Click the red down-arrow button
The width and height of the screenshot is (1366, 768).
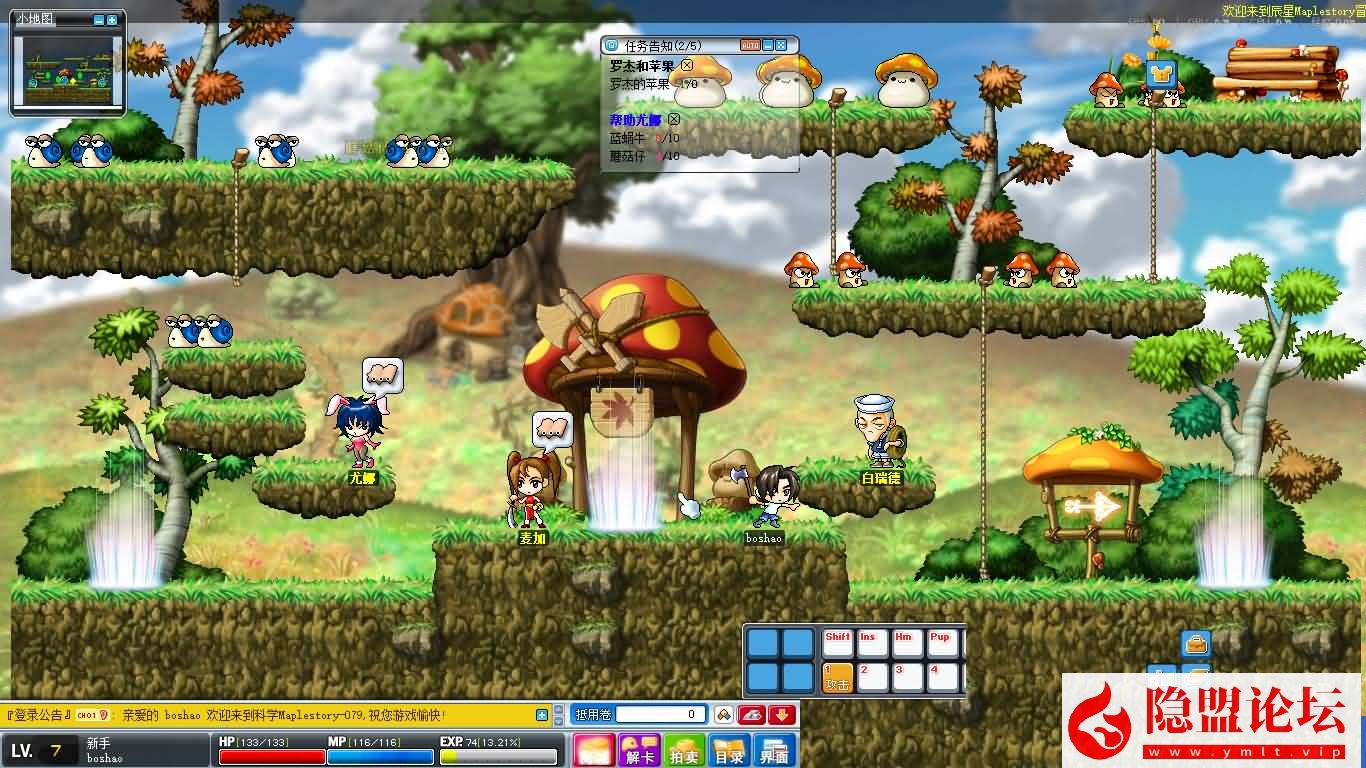(782, 715)
